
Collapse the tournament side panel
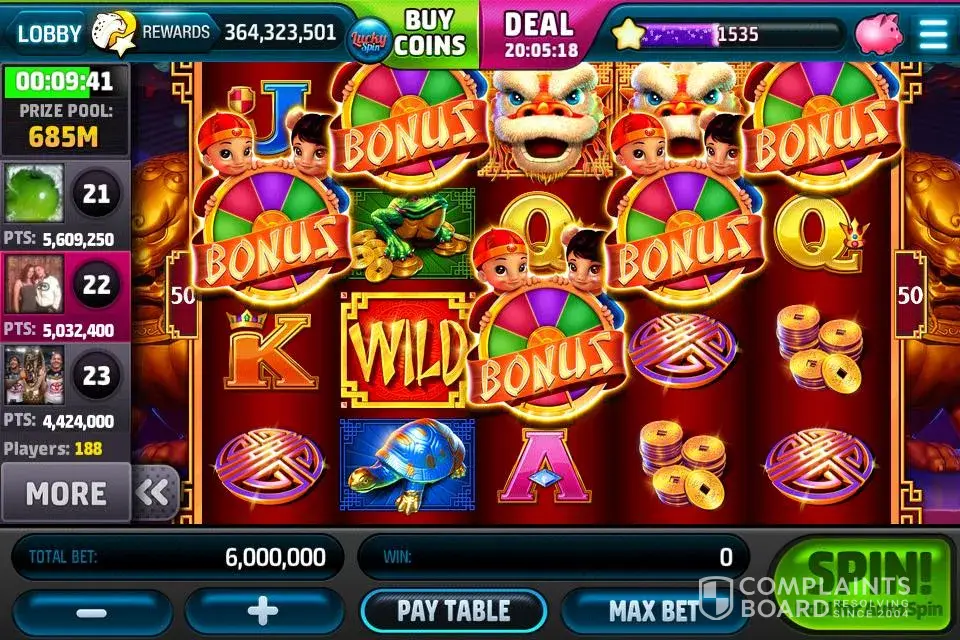(x=156, y=492)
